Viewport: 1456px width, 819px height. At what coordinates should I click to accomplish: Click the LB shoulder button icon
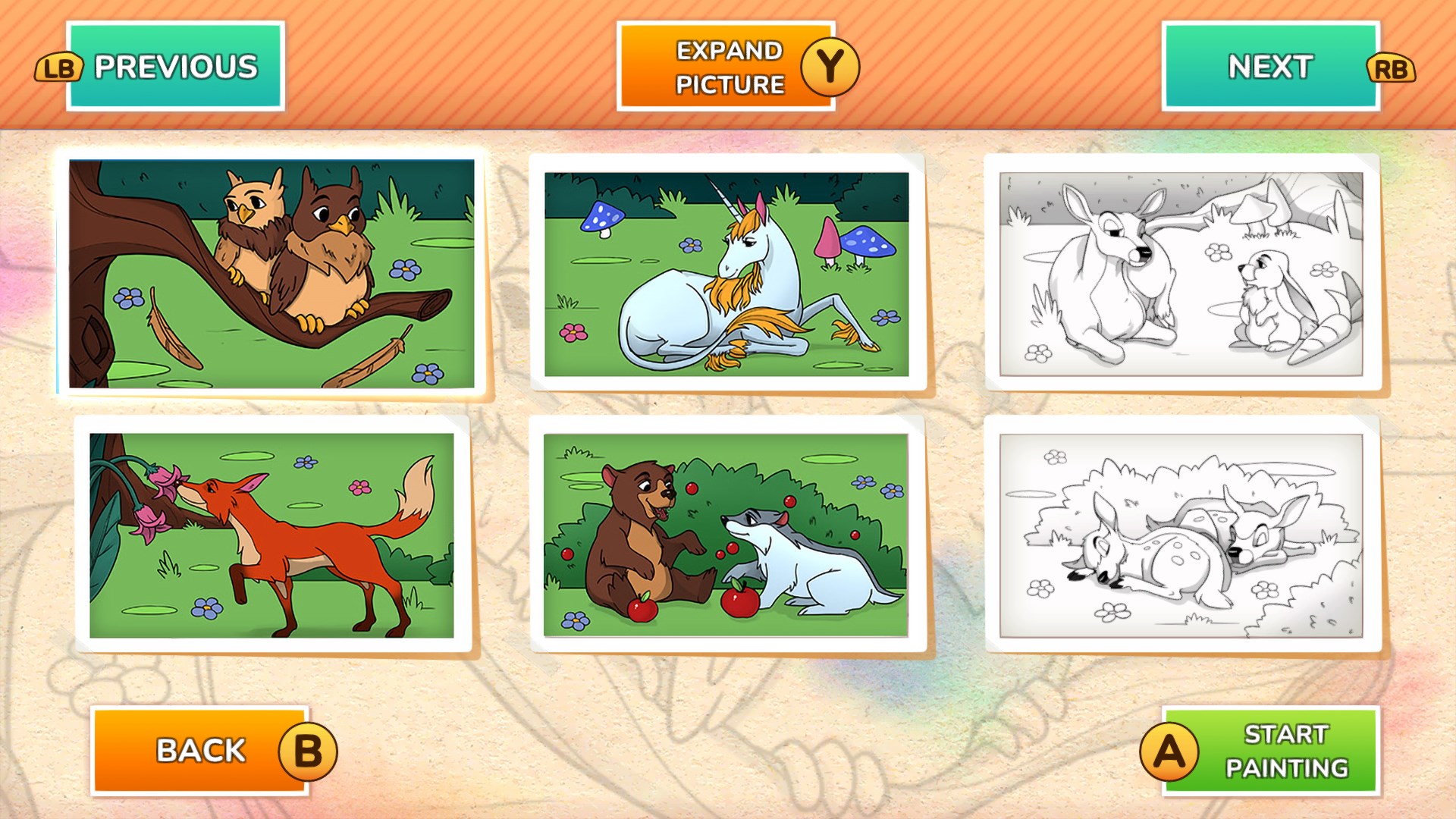point(57,66)
